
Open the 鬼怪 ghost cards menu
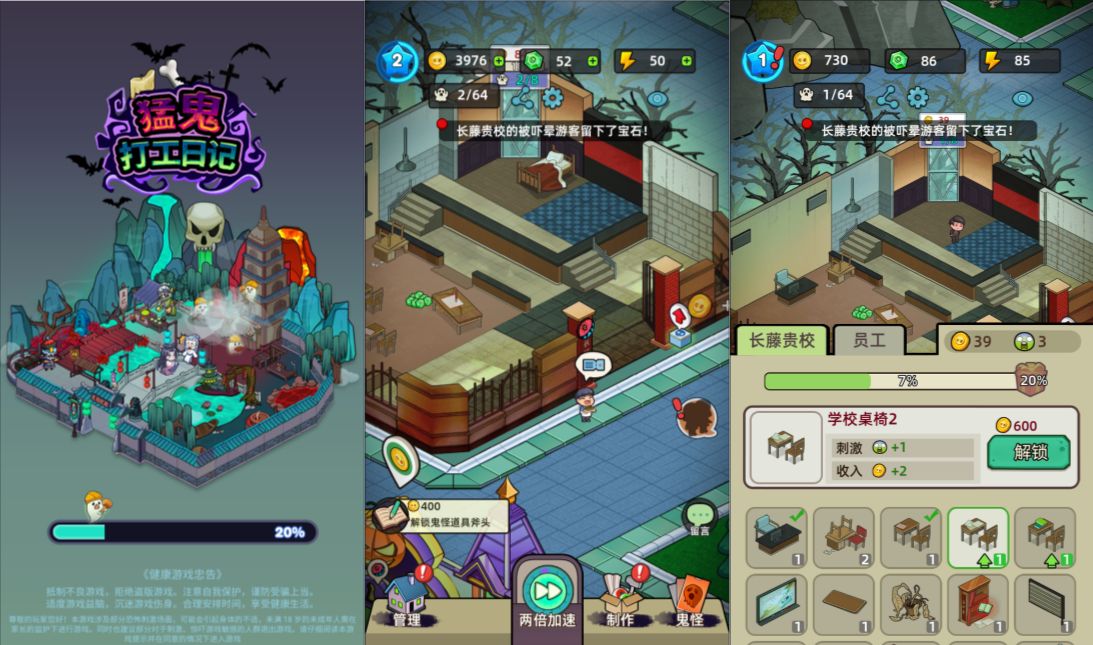coord(688,600)
